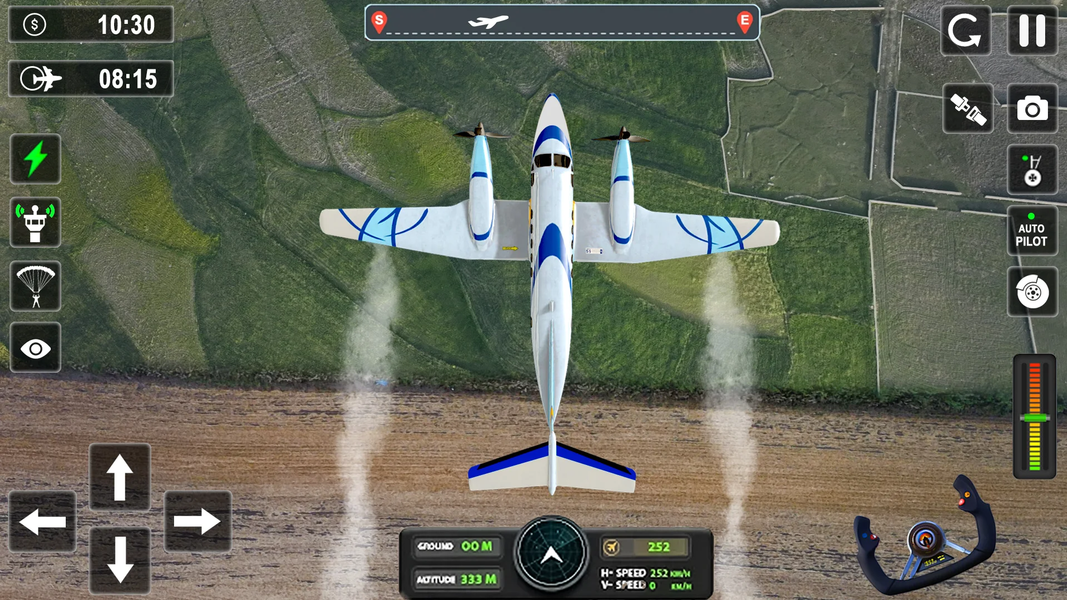Toggle the landing gear button
The image size is (1067, 600).
coord(1032,170)
